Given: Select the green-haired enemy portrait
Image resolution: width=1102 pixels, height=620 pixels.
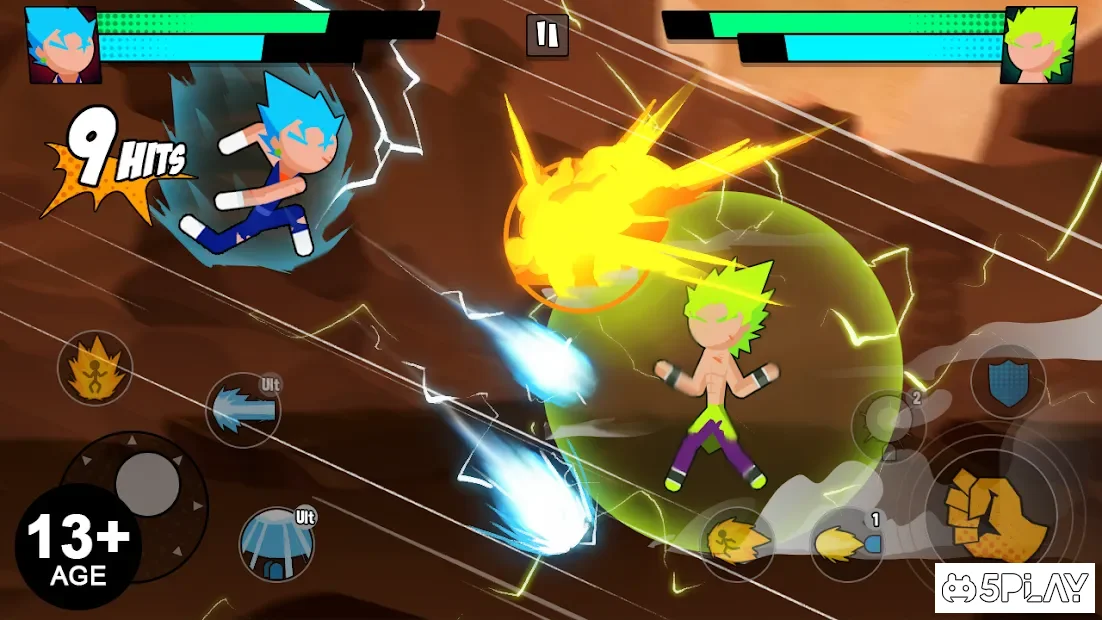Looking at the screenshot, I should click(1039, 44).
